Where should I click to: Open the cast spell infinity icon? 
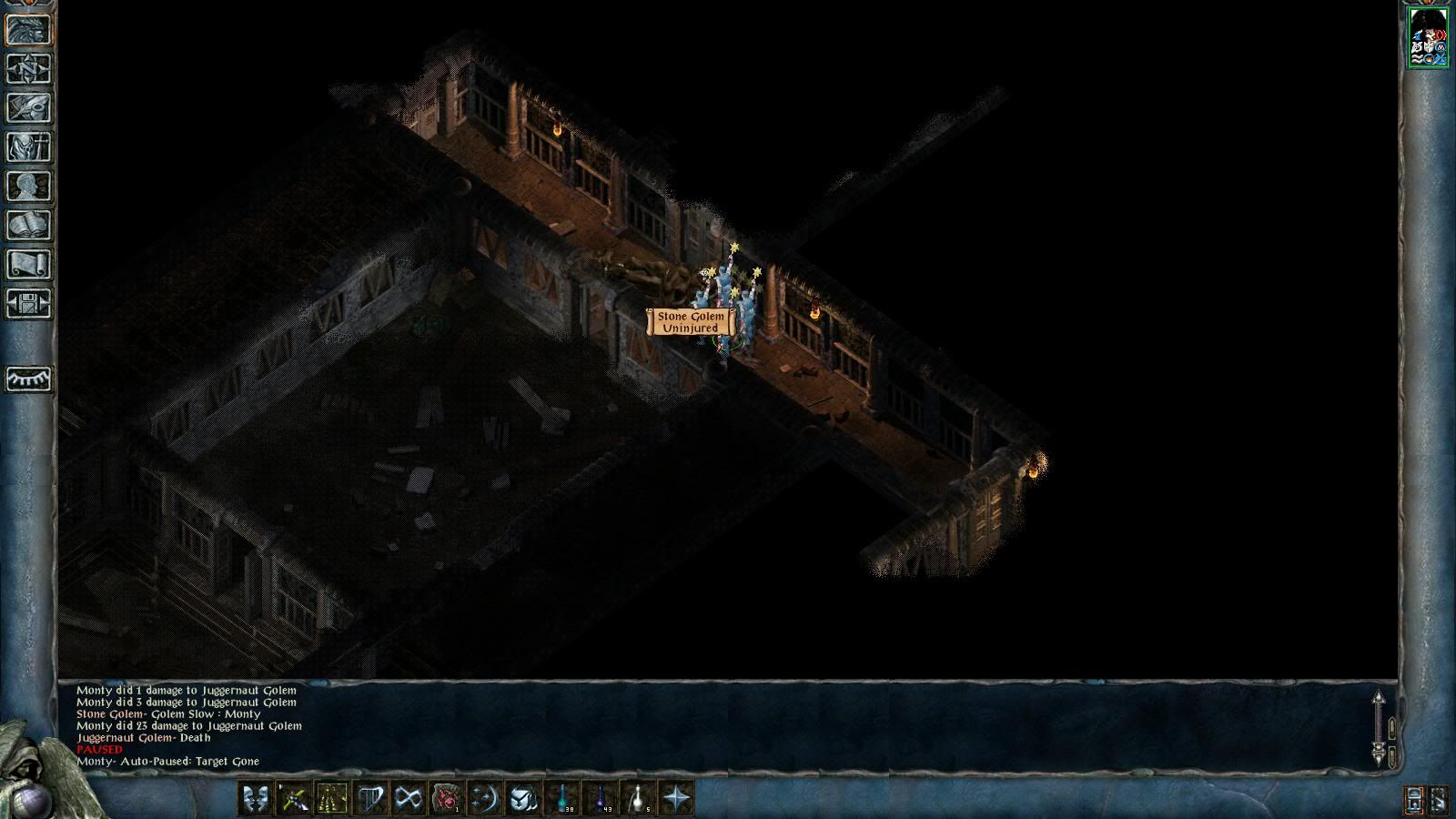tap(409, 799)
